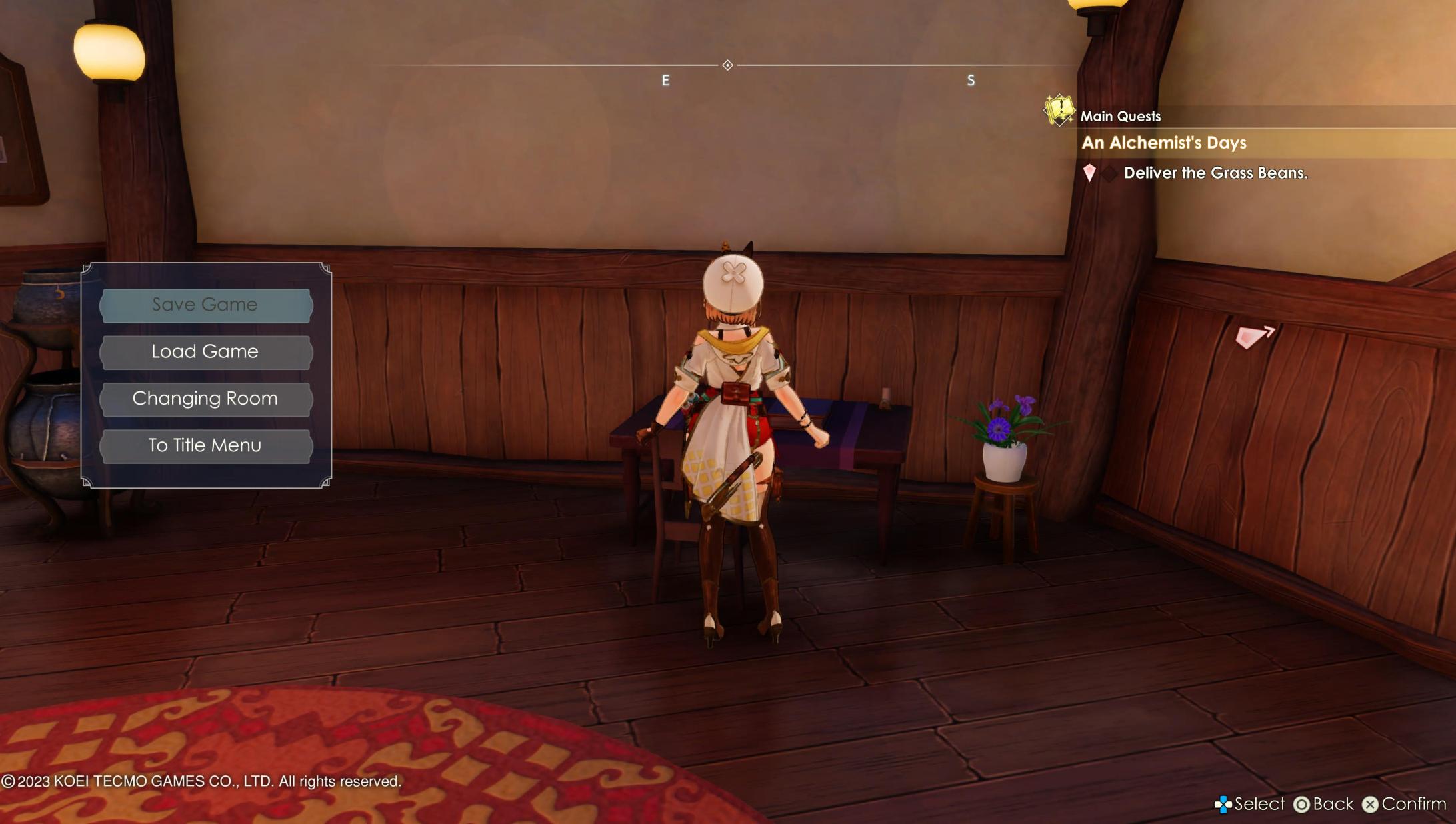Toggle the quest objective Deliver the Grass Beans

click(1216, 173)
